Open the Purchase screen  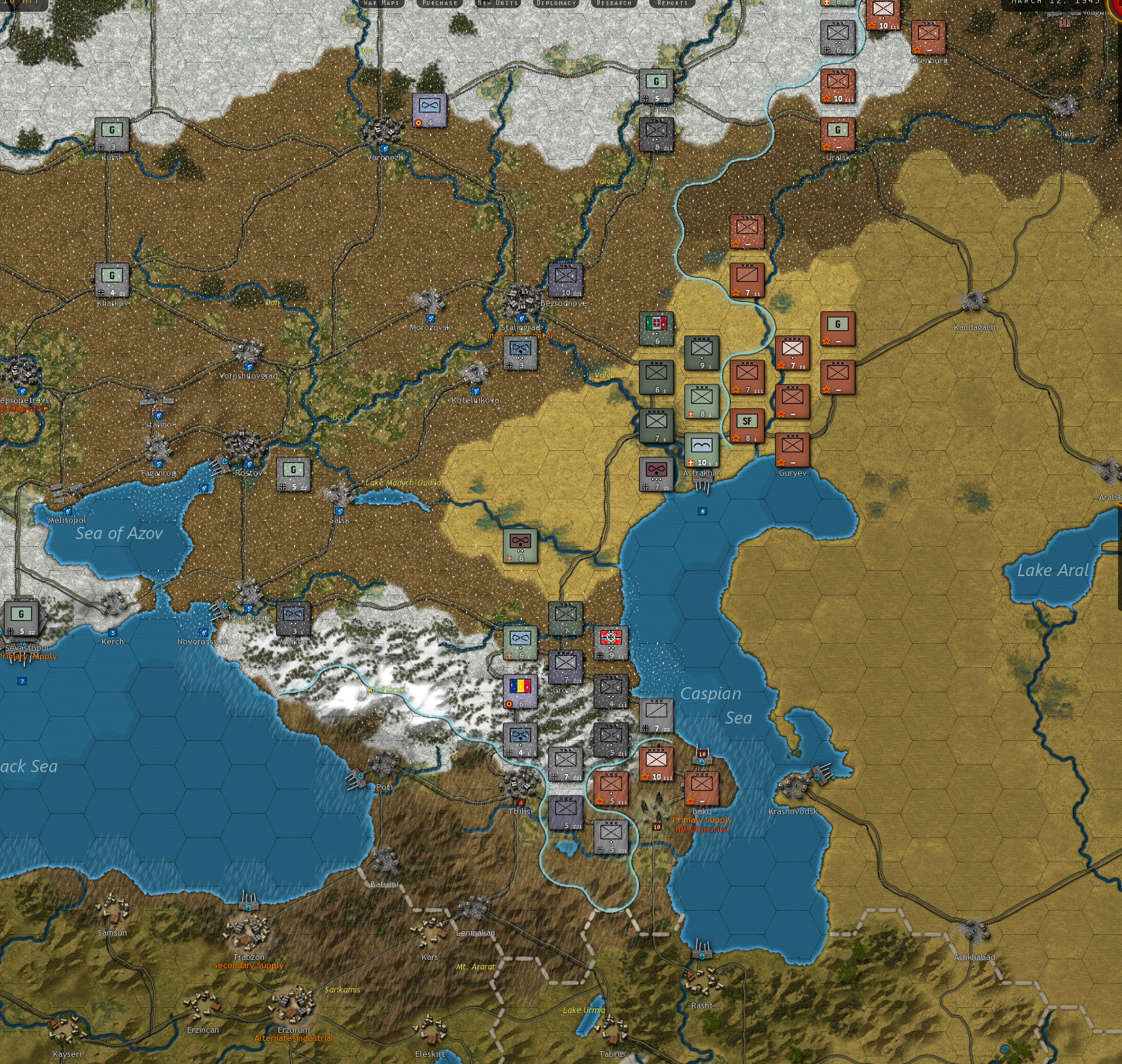tap(438, 3)
